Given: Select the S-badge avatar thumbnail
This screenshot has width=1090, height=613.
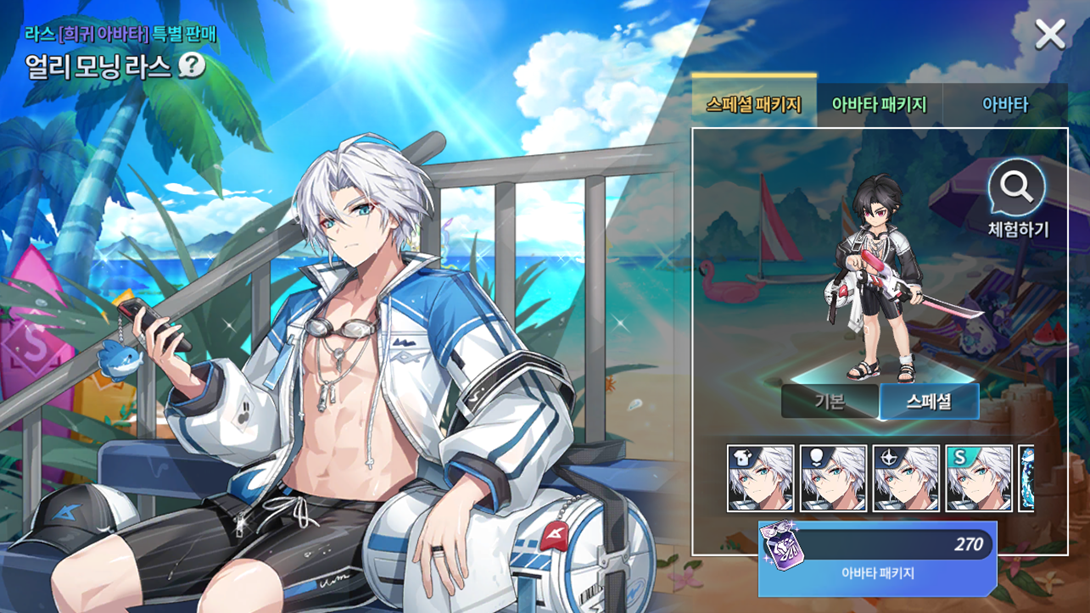Looking at the screenshot, I should pos(979,479).
